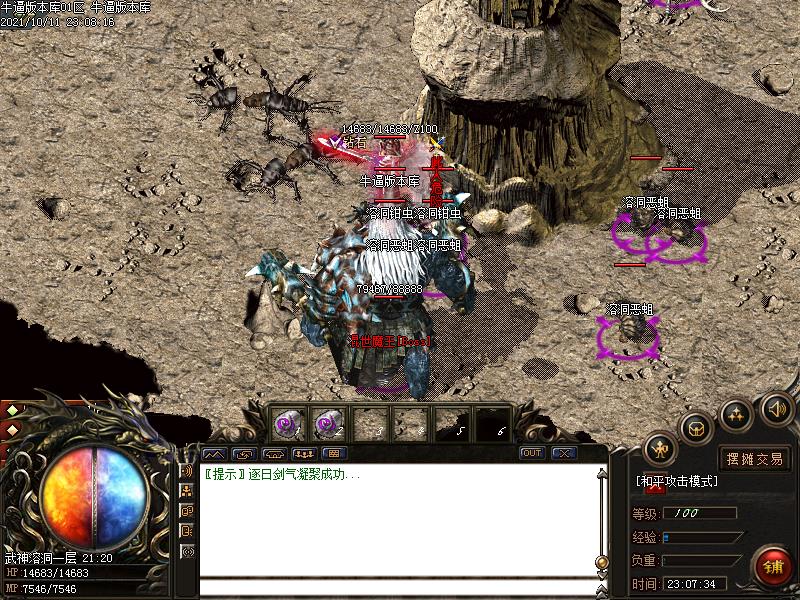Use the purple scroll in belt slot 2
Image resolution: width=800 pixels, height=600 pixels.
tap(329, 424)
